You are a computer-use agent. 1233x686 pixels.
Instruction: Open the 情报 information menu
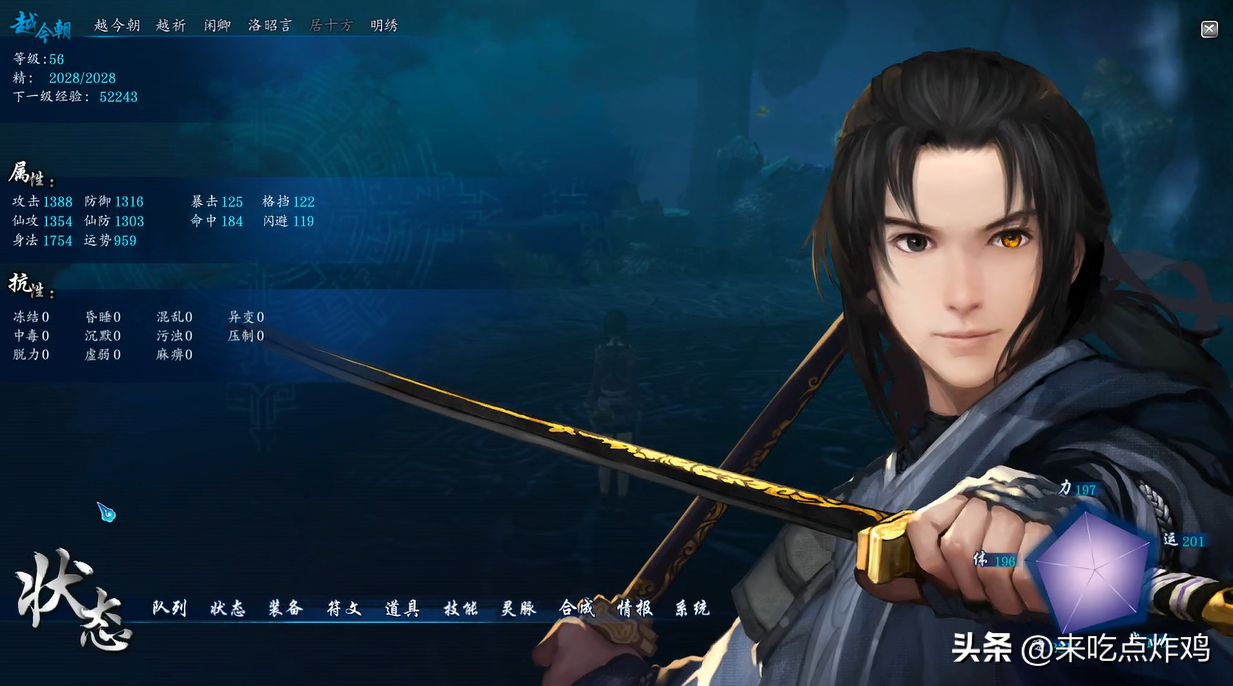[x=635, y=608]
